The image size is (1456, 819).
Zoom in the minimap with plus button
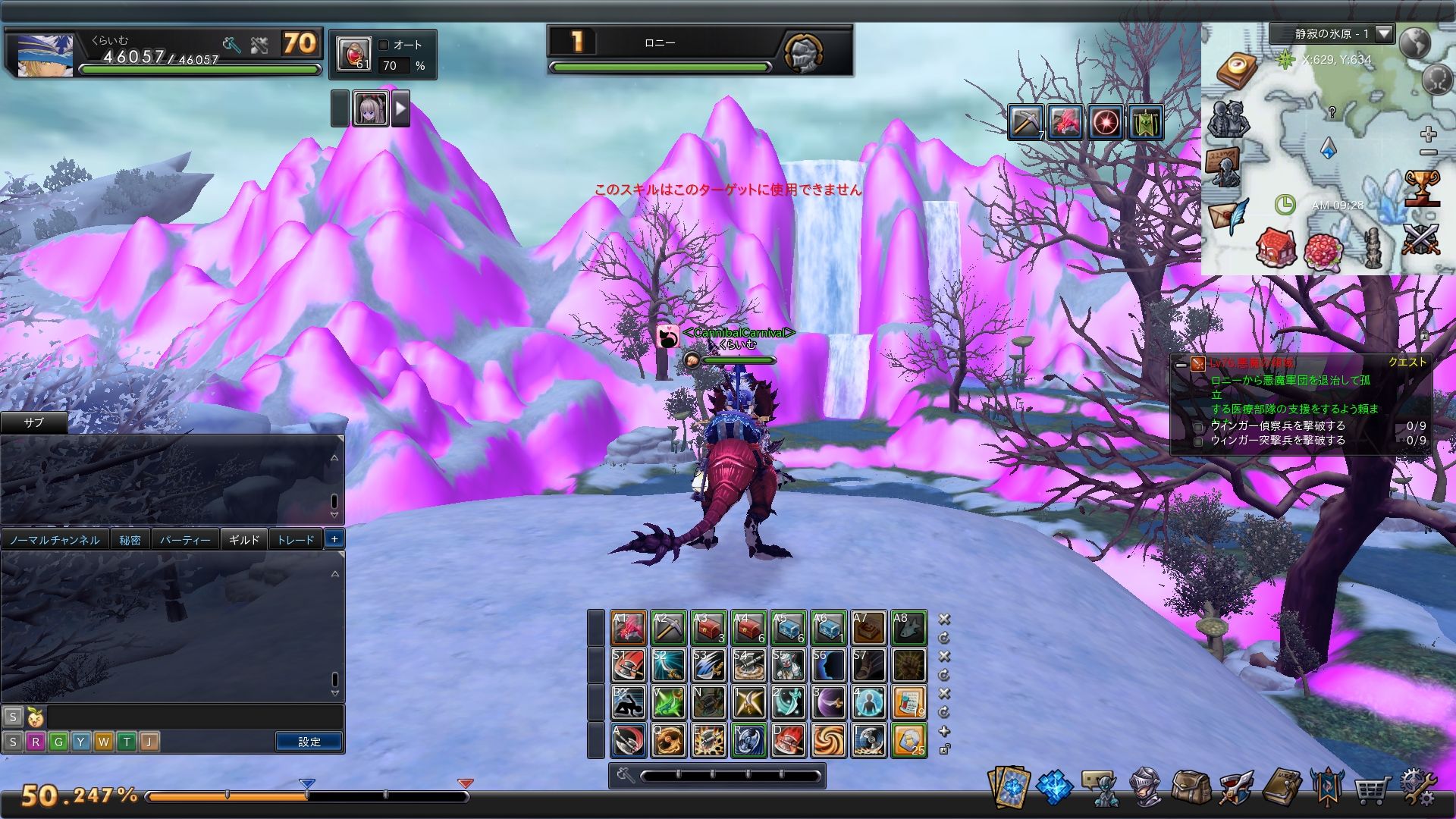[1429, 135]
